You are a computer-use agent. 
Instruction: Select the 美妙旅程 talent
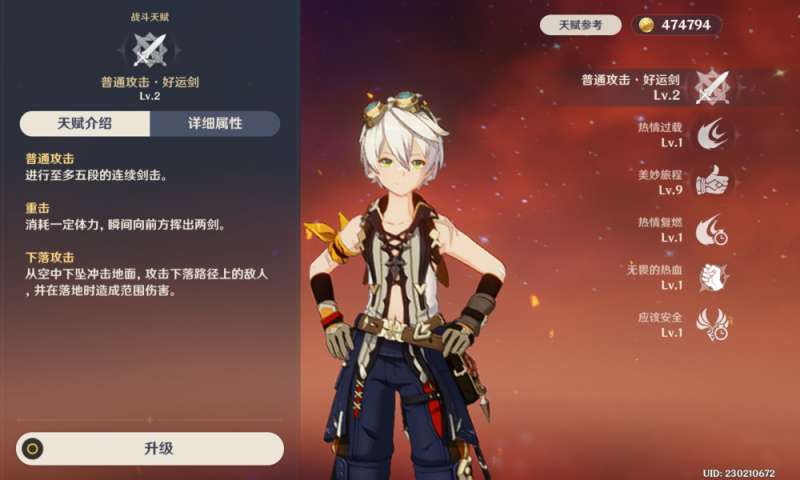(x=715, y=180)
